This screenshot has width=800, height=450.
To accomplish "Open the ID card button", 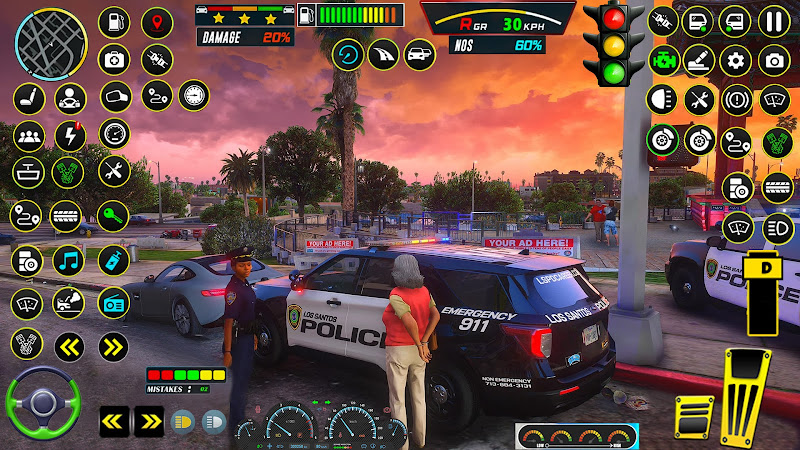I will pyautogui.click(x=114, y=302).
